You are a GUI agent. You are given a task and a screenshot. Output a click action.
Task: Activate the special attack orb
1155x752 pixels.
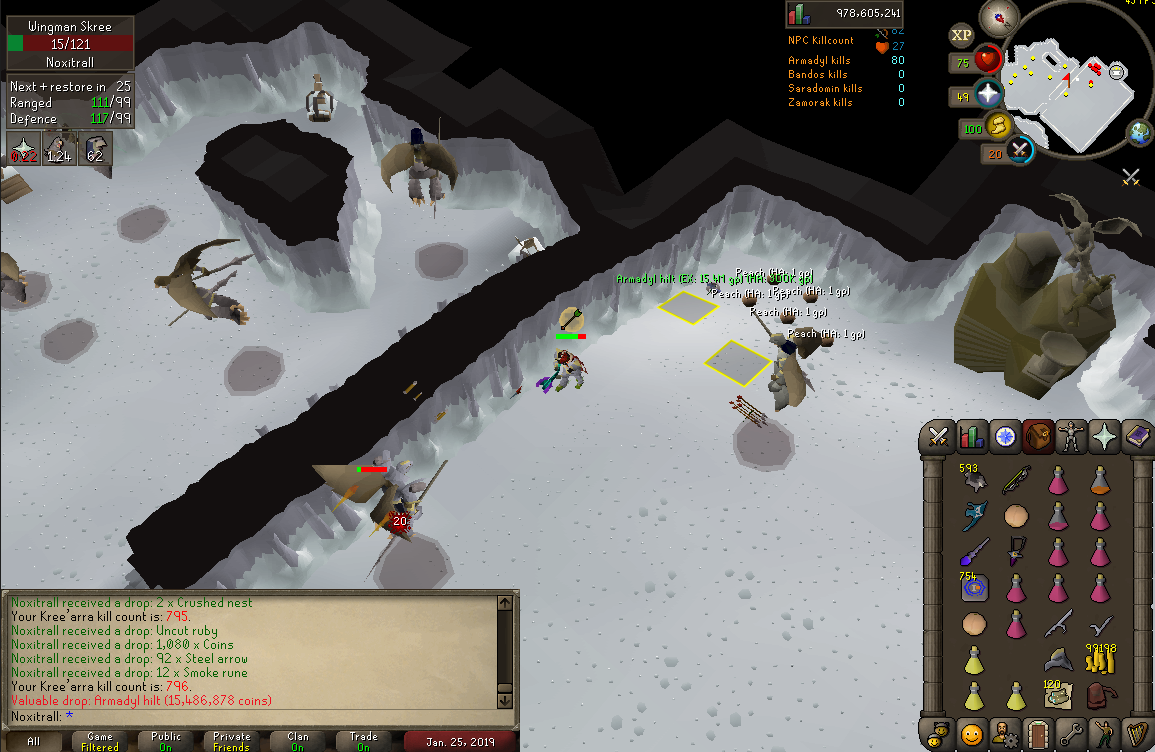pyautogui.click(x=1020, y=151)
